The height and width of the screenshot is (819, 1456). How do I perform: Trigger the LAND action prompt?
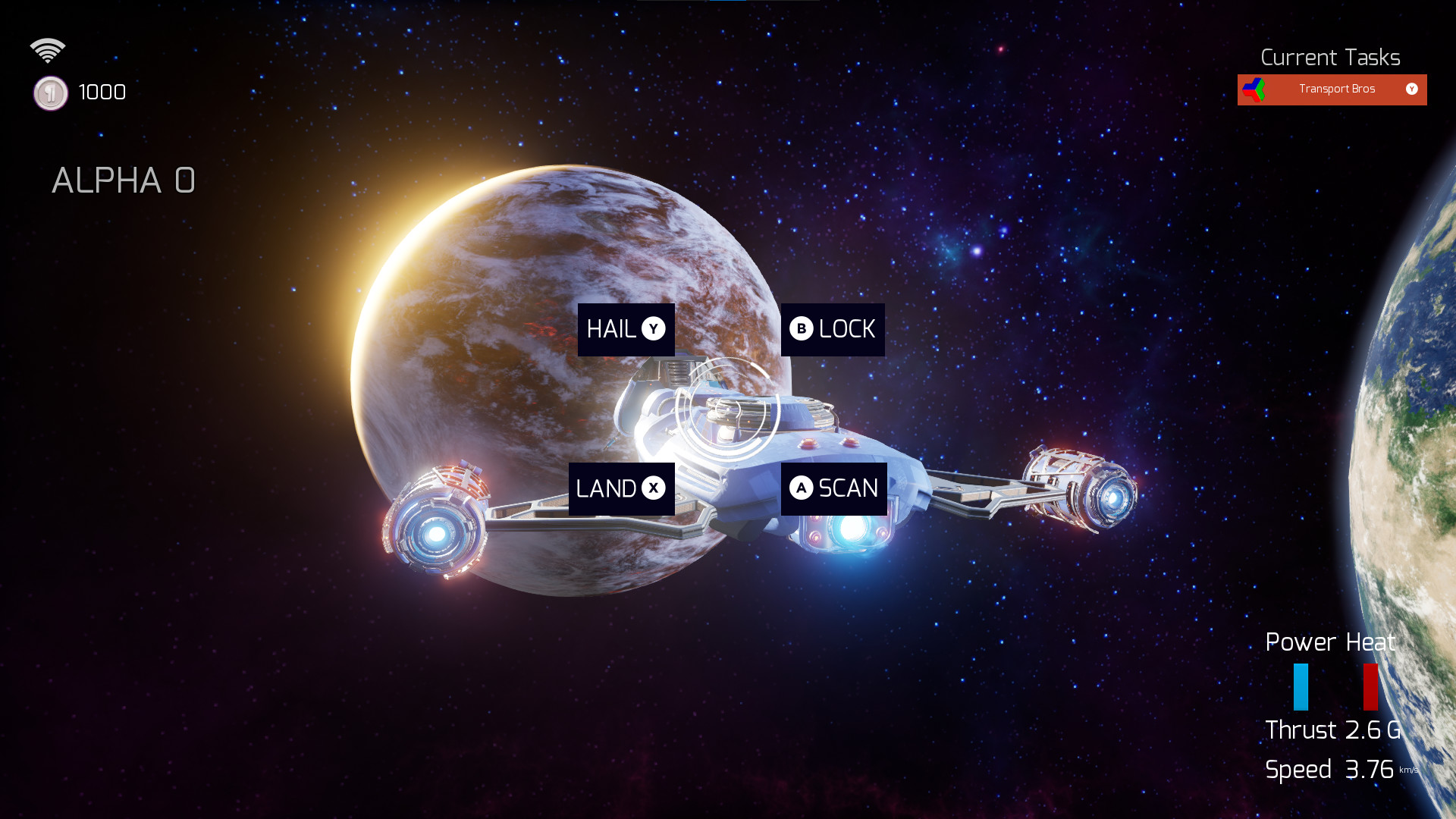(x=622, y=489)
